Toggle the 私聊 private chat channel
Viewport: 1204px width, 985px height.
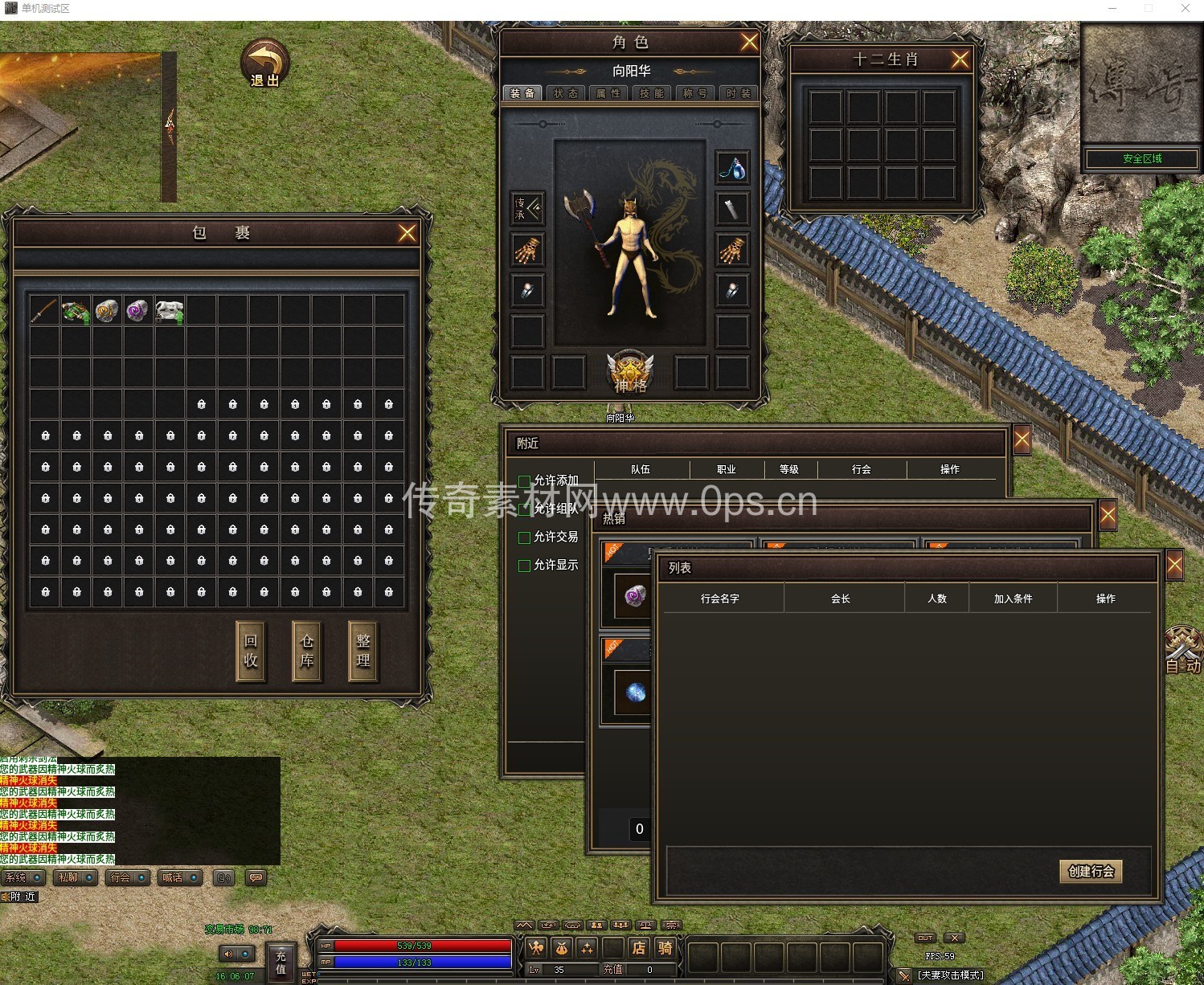(x=76, y=878)
